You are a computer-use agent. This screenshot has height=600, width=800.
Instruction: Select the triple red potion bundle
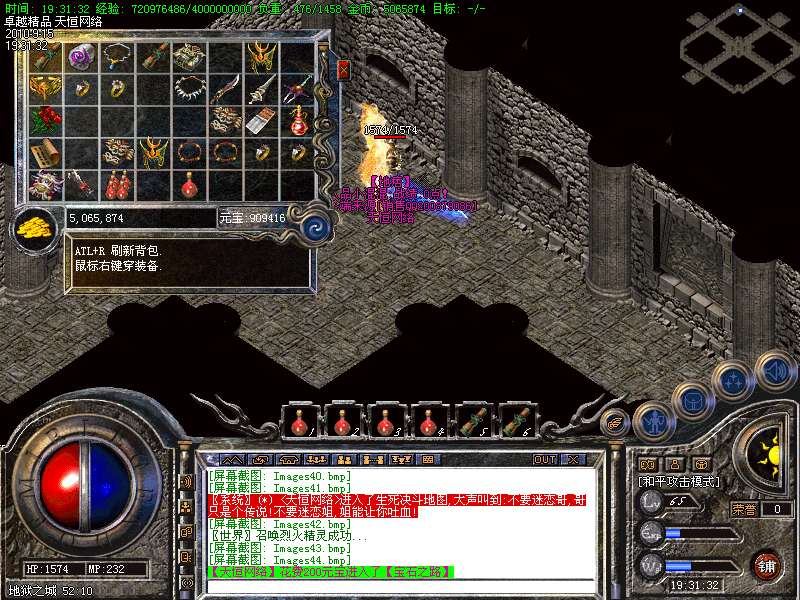pyautogui.click(x=118, y=184)
